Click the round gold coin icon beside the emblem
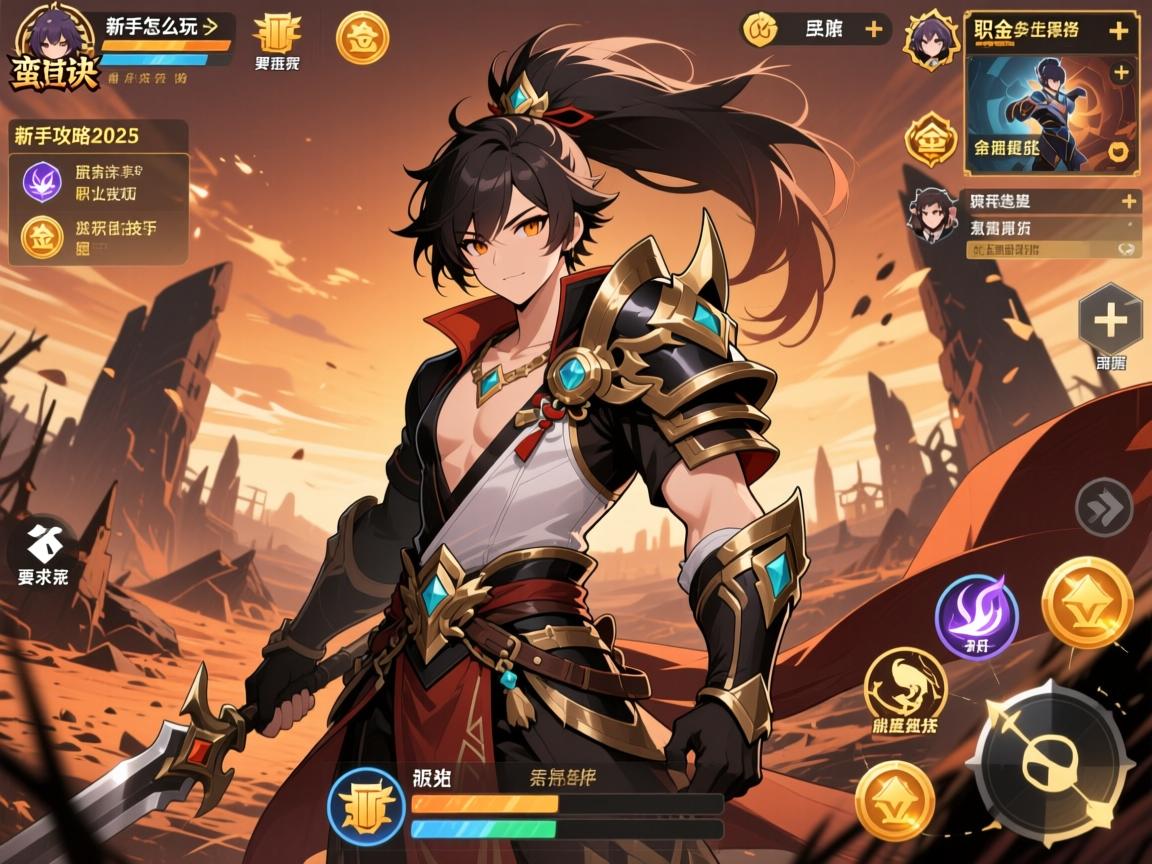1152x864 pixels. 362,38
